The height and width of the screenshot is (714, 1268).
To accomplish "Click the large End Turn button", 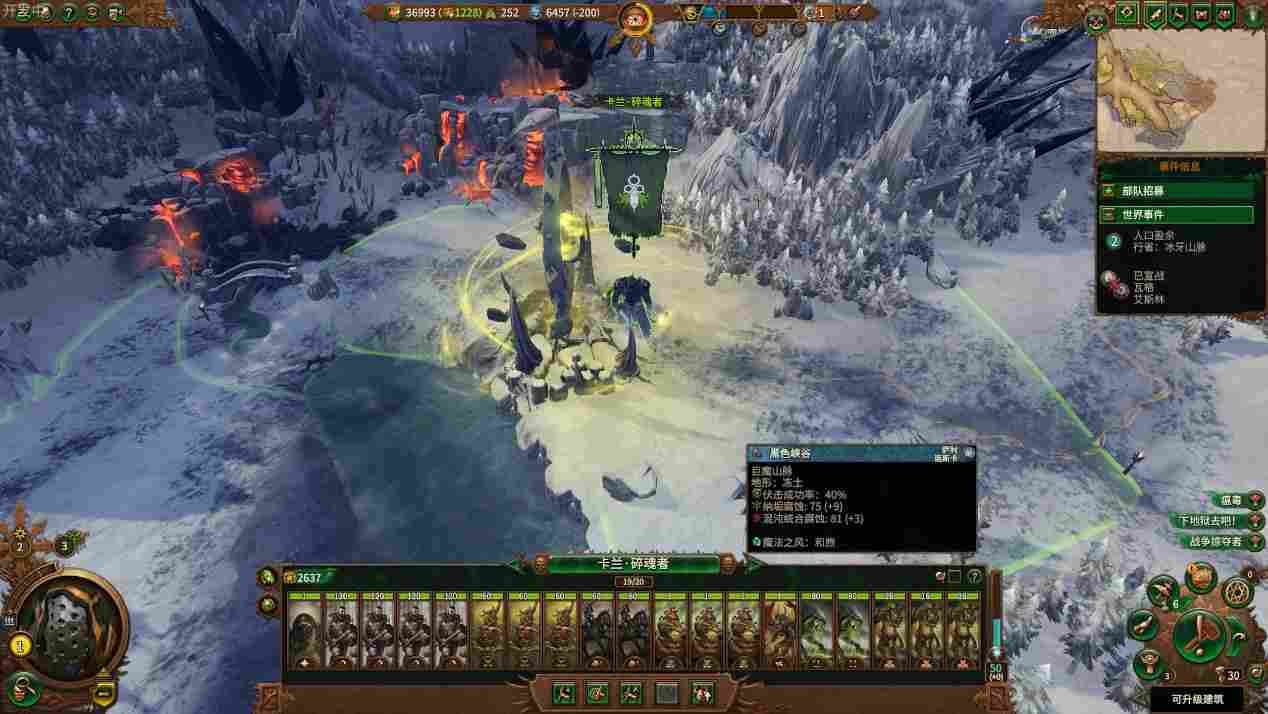I will [x=1199, y=635].
